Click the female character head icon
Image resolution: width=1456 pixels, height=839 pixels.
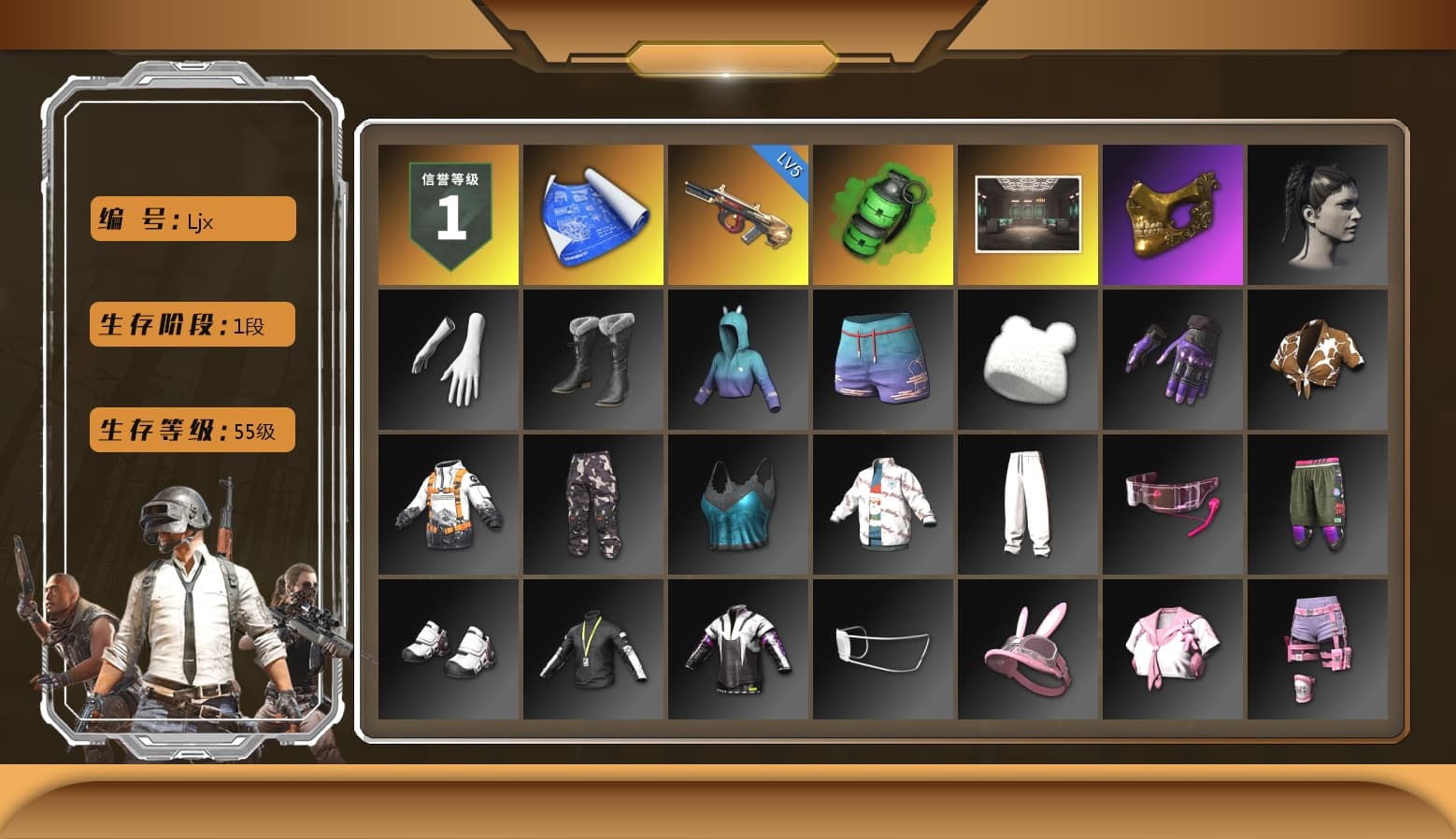click(1319, 213)
